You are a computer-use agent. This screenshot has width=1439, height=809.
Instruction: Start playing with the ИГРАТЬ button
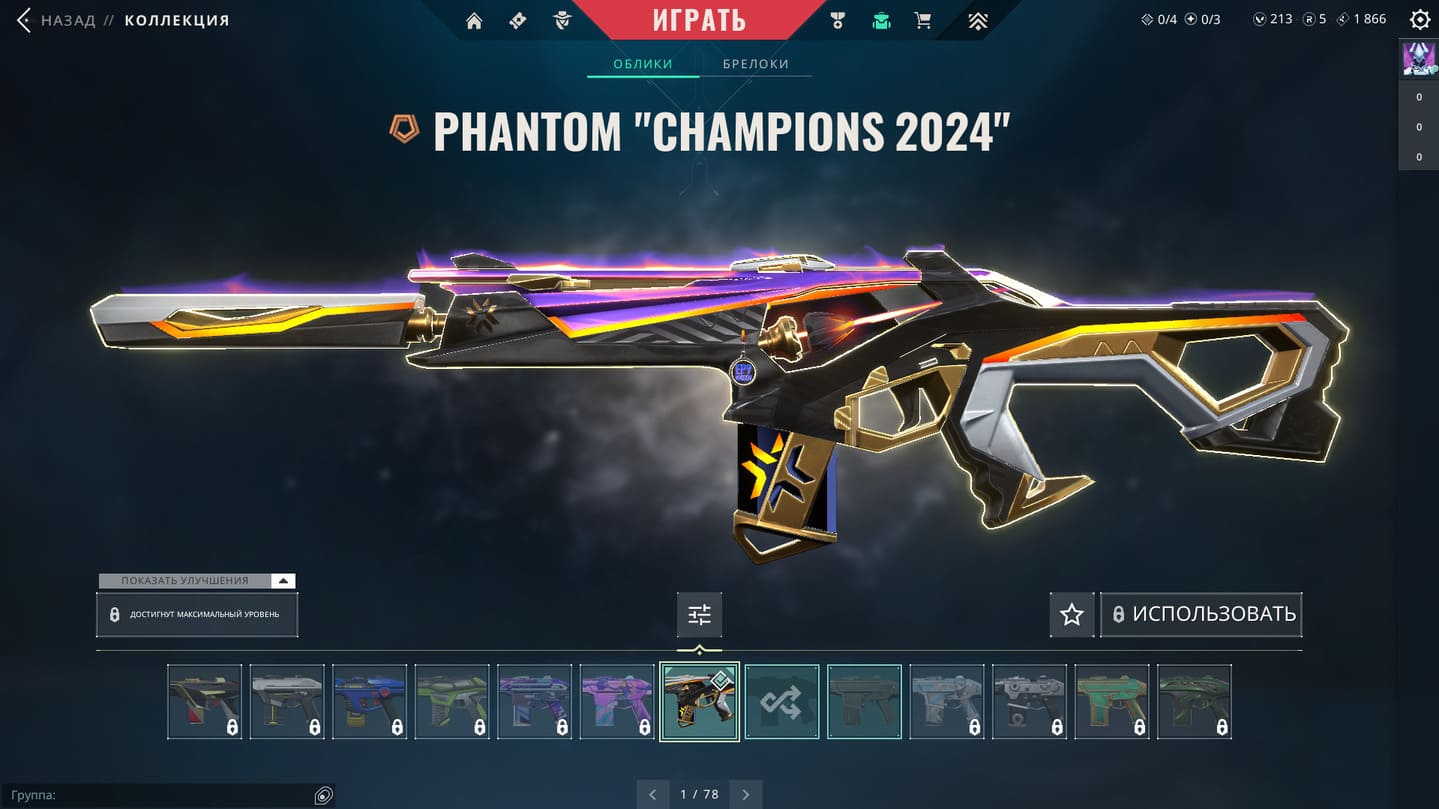click(x=699, y=19)
